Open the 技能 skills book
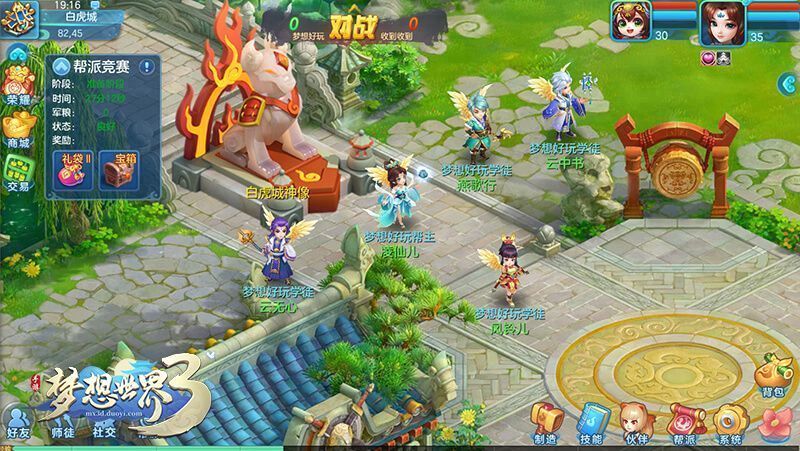The image size is (800, 451). pyautogui.click(x=590, y=421)
